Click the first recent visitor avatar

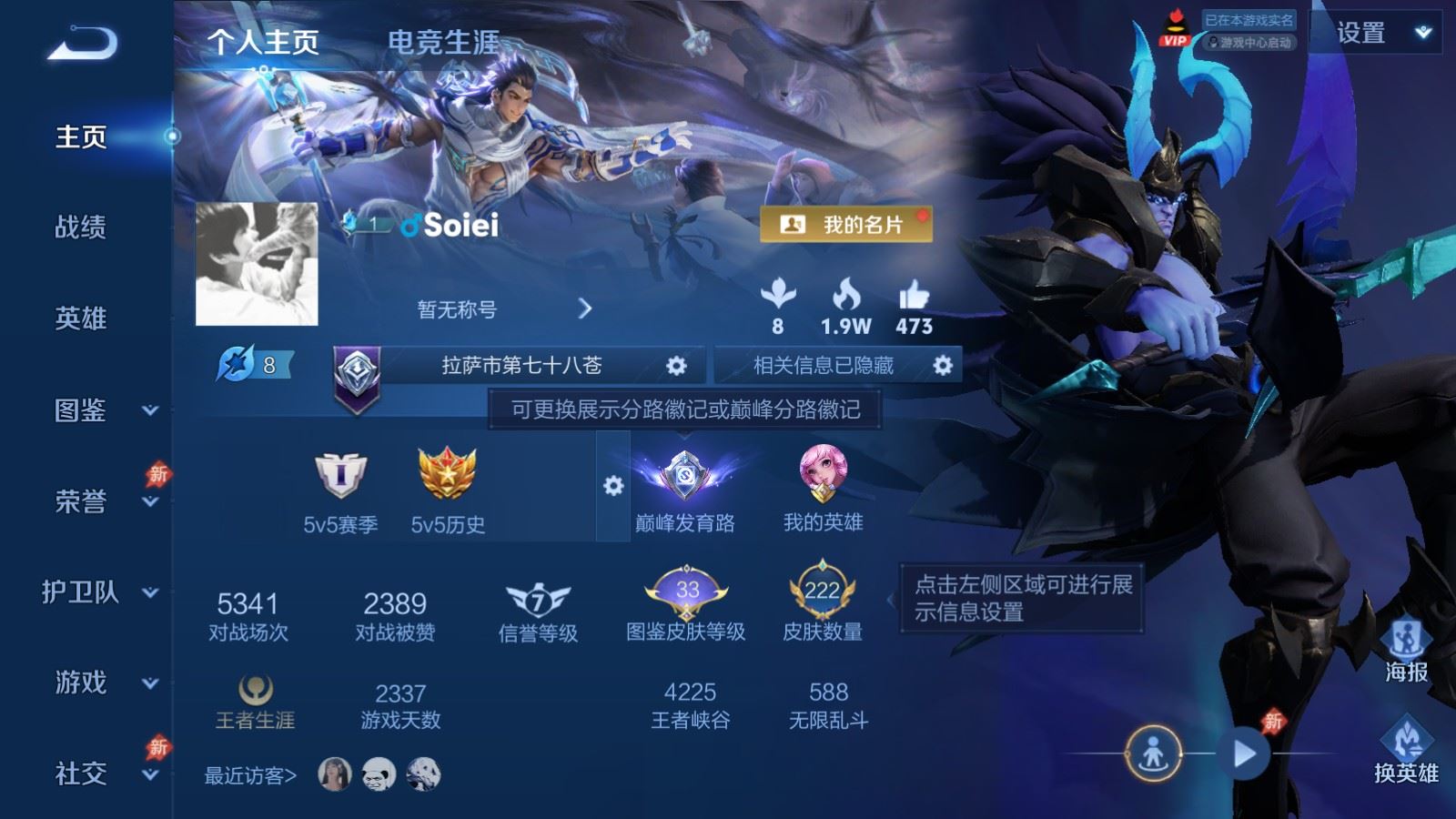(x=335, y=773)
